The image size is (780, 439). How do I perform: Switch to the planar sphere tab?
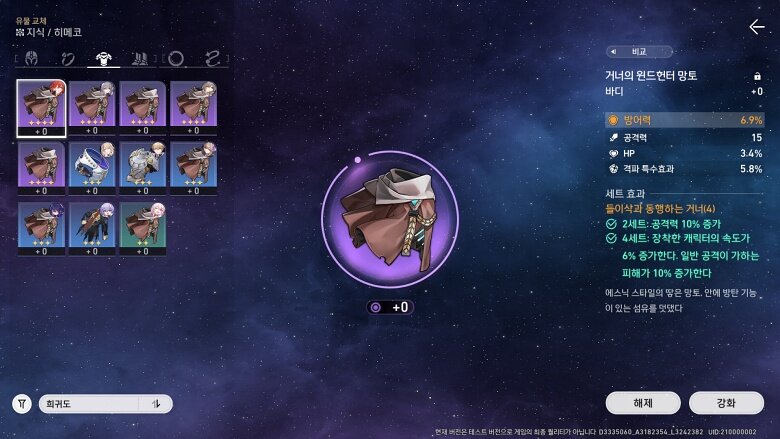click(x=176, y=58)
